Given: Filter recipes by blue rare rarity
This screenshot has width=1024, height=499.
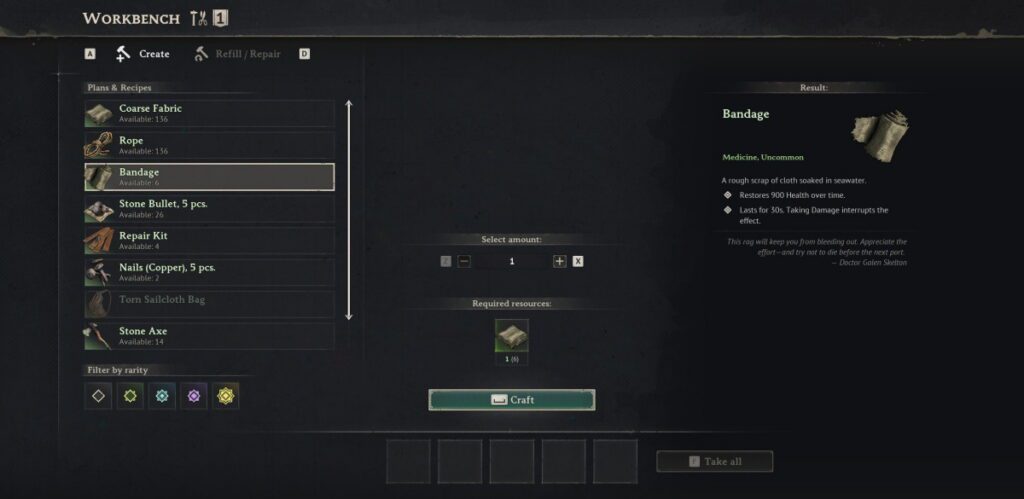Looking at the screenshot, I should tap(162, 396).
